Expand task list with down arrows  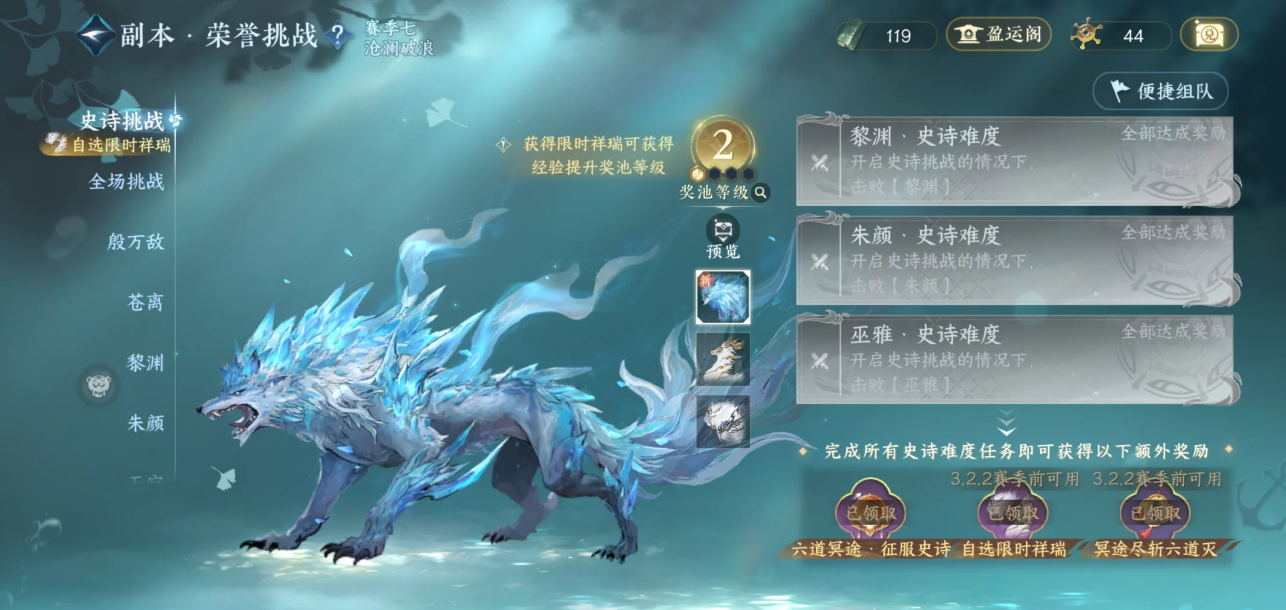(x=1006, y=423)
